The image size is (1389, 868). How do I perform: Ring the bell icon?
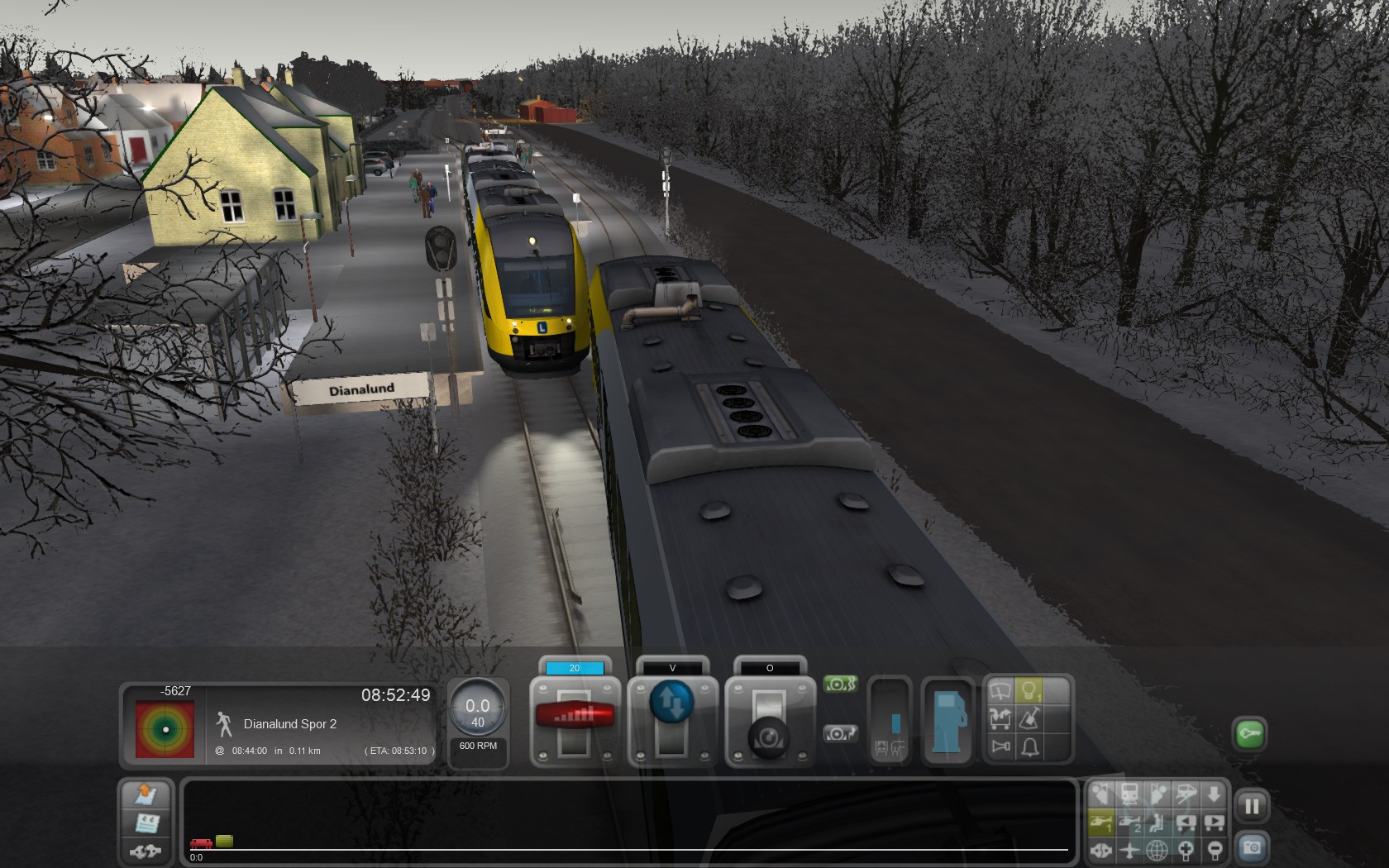[x=1029, y=747]
